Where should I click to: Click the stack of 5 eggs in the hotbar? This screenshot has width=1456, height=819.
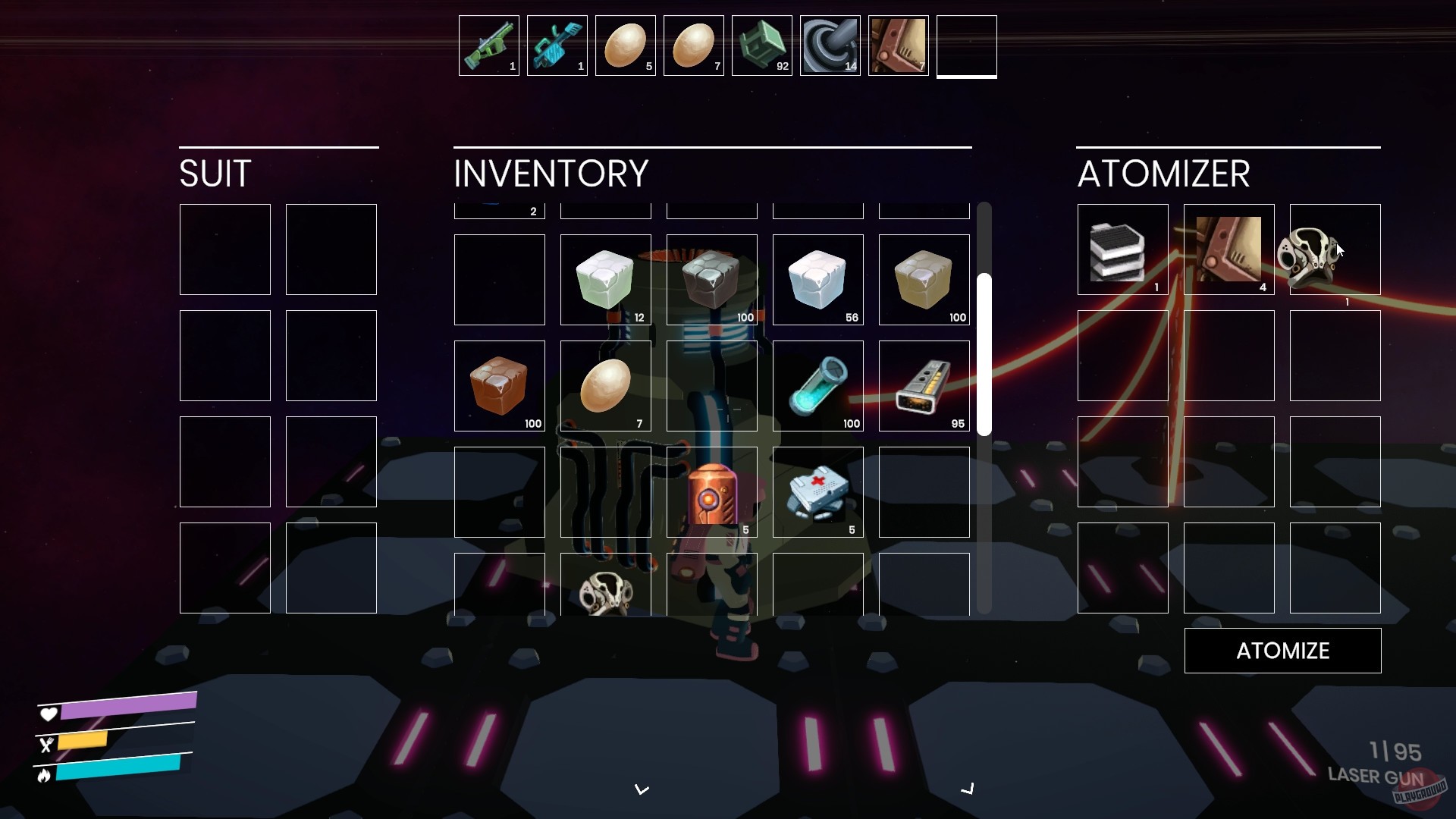(x=625, y=44)
